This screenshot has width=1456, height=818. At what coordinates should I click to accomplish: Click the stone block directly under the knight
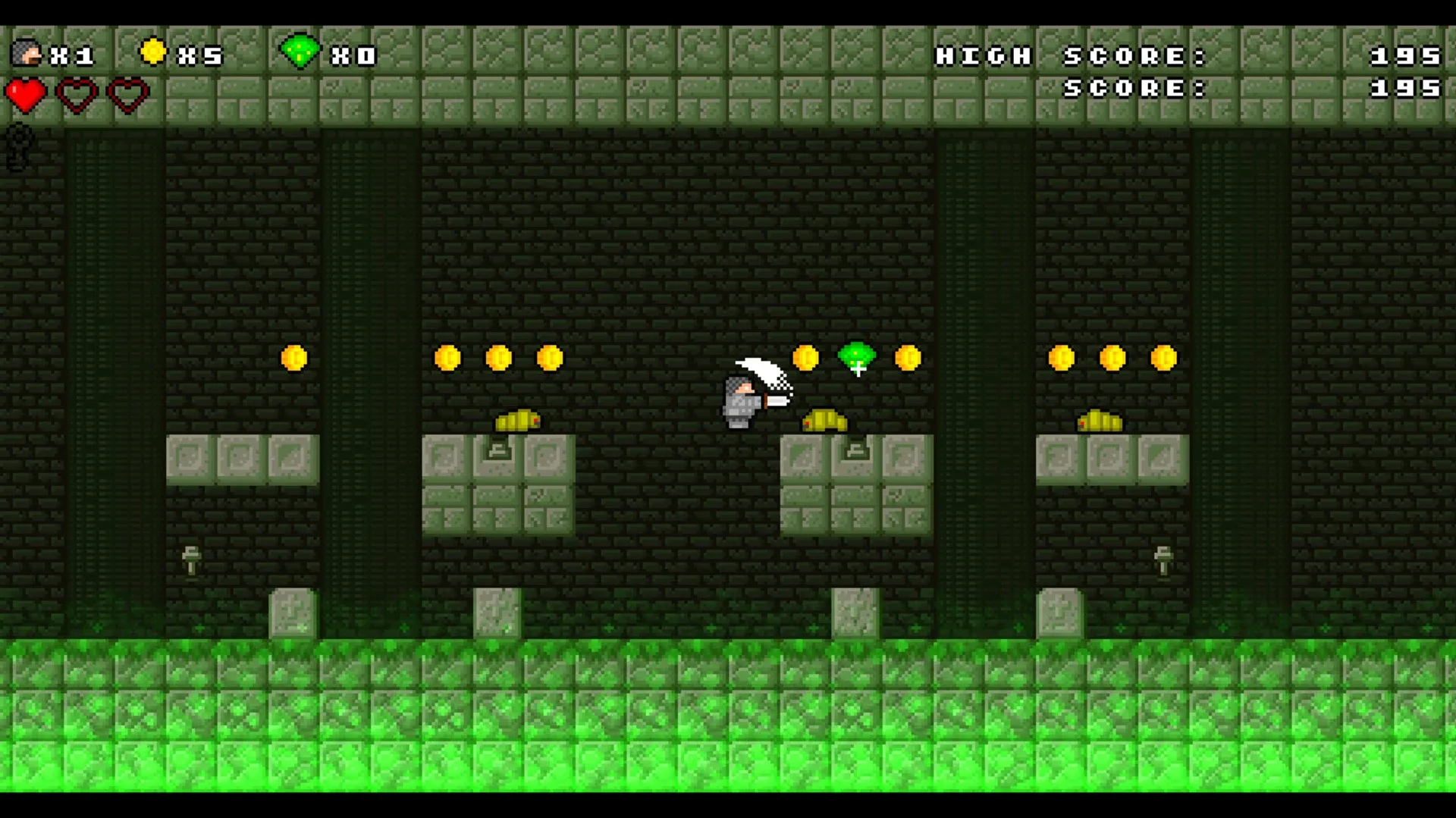808,455
